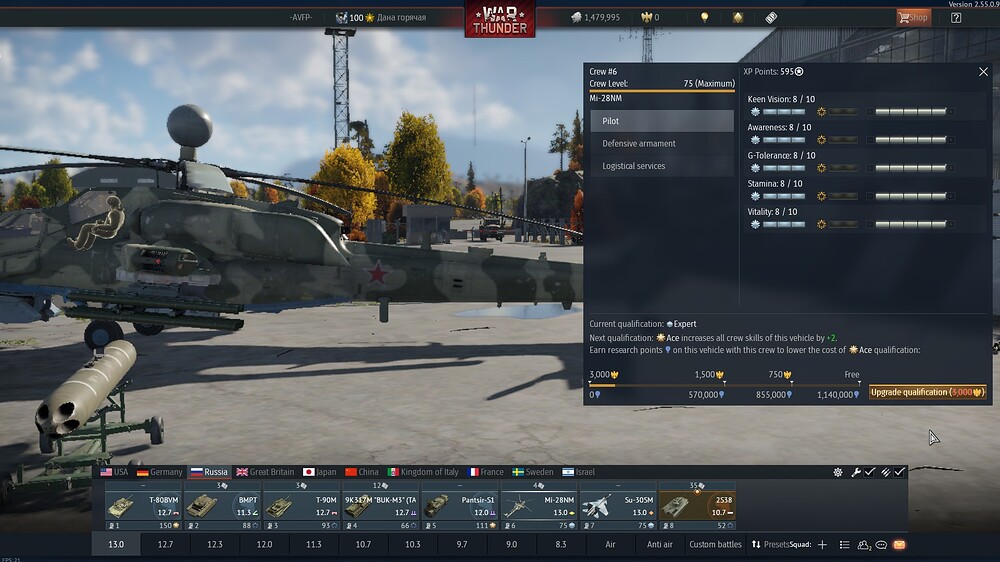Viewport: 1000px width, 562px height.
Task: Switch to the Anti air preset
Action: (660, 545)
